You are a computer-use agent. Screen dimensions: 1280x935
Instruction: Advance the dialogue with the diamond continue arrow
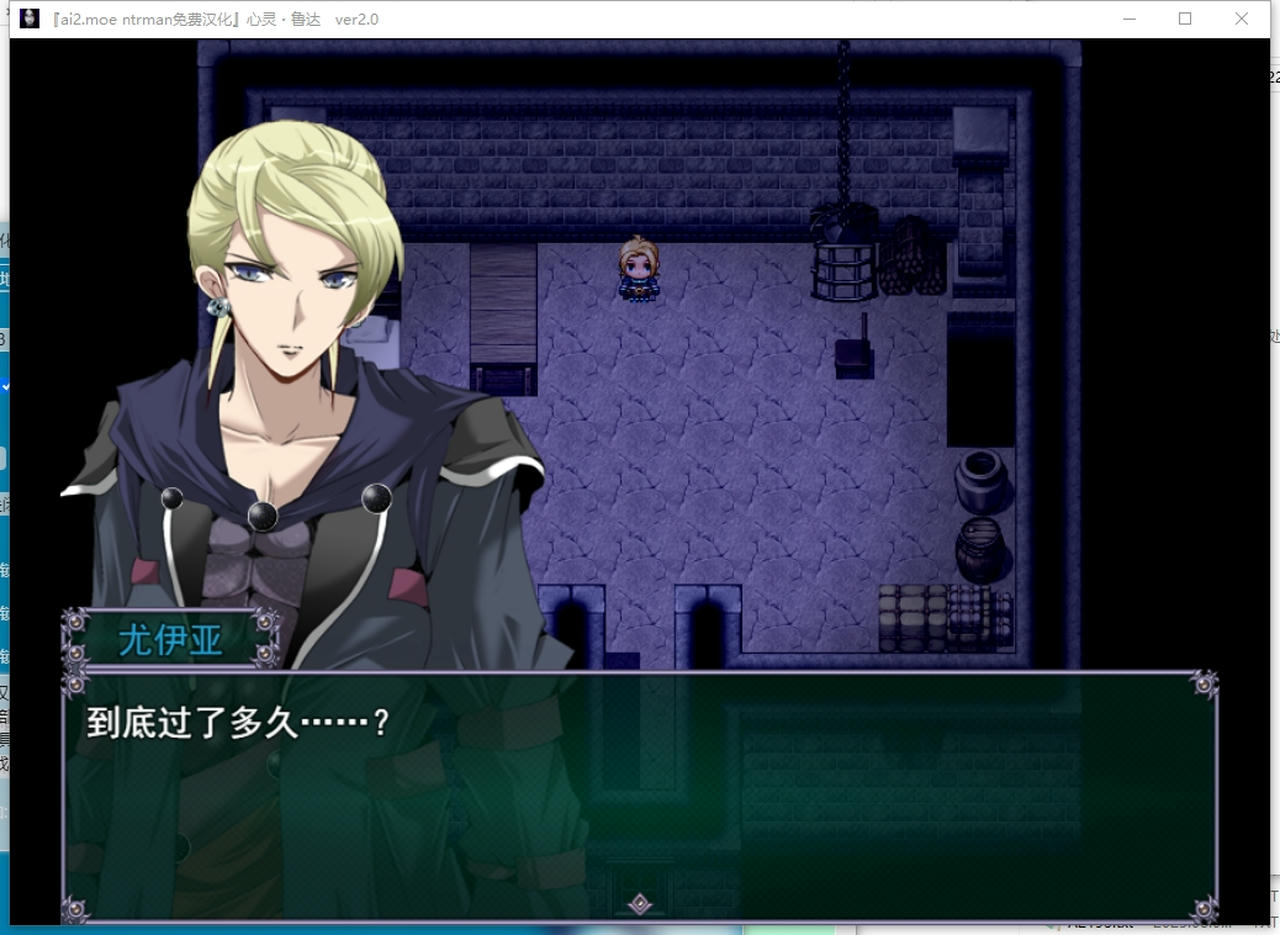tap(640, 904)
